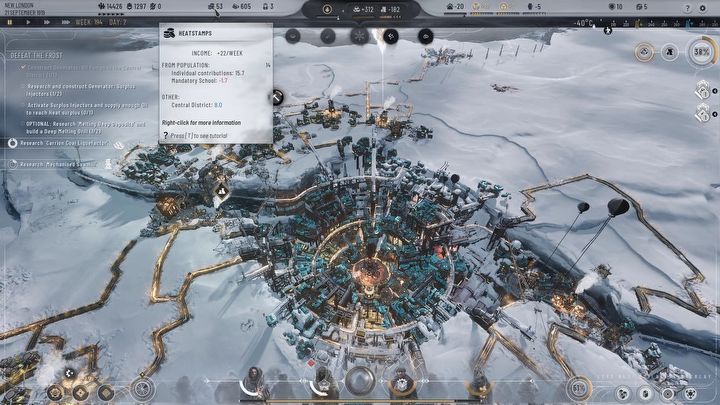Screen dimensions: 720x405
Task: Open the central generator button at the bottom
Action: [359, 381]
